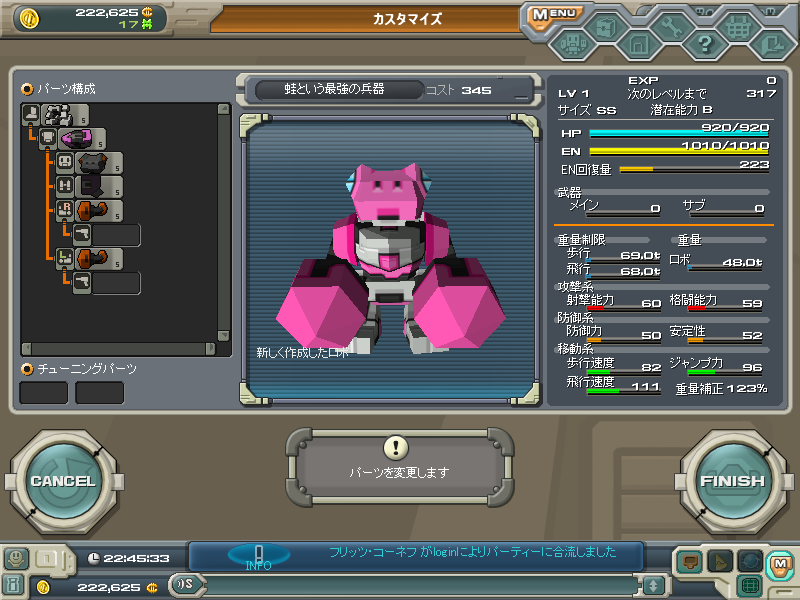
Task: Click the INFO notification badge
Action: tap(258, 556)
